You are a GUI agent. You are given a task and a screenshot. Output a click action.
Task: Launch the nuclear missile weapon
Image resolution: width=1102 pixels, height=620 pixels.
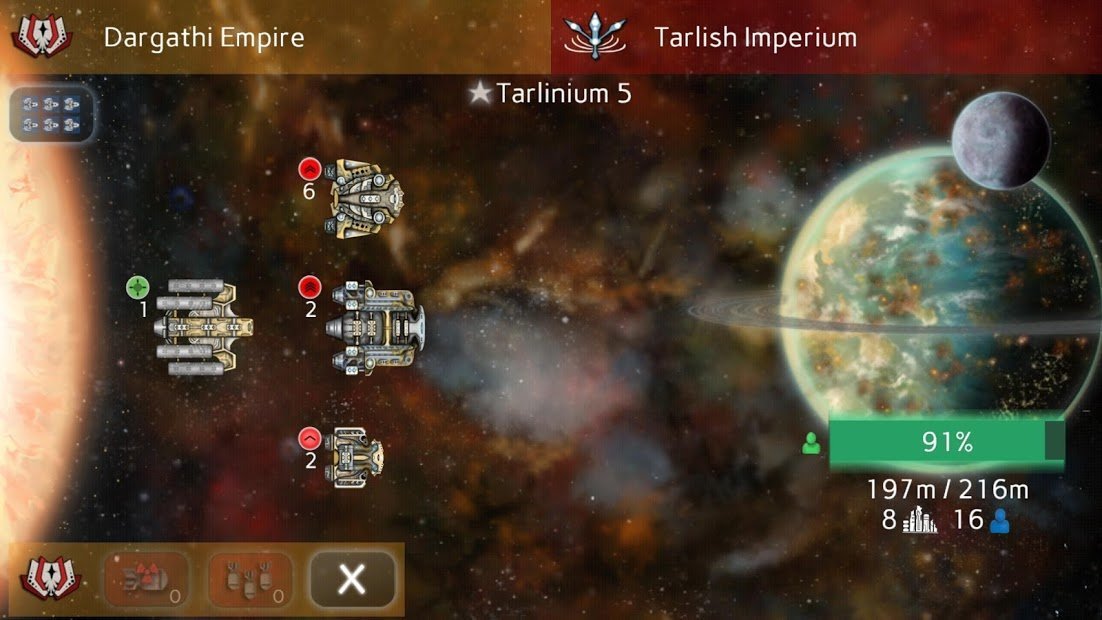pos(146,579)
